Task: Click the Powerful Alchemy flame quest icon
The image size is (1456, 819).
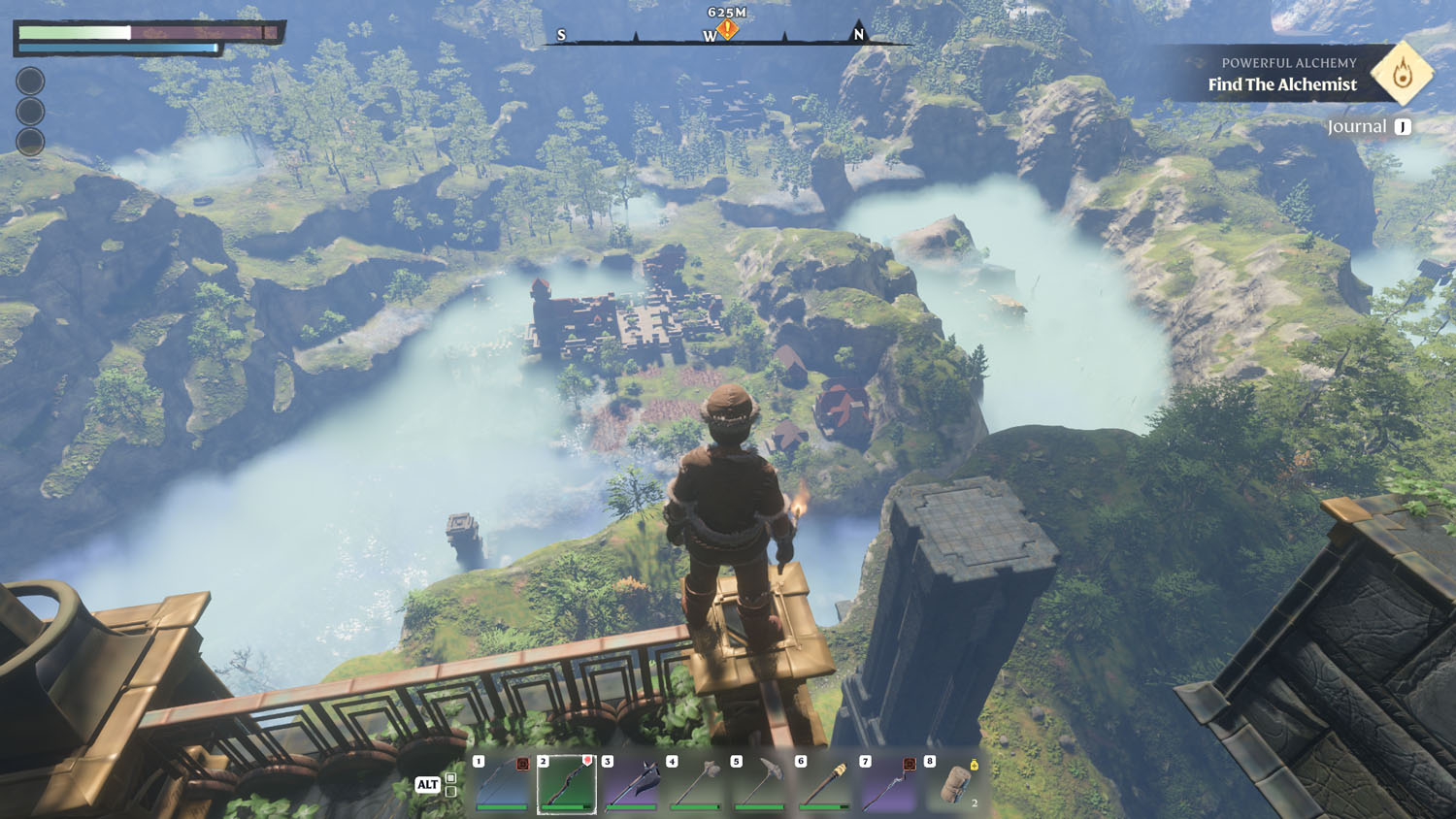Action: [x=1403, y=73]
